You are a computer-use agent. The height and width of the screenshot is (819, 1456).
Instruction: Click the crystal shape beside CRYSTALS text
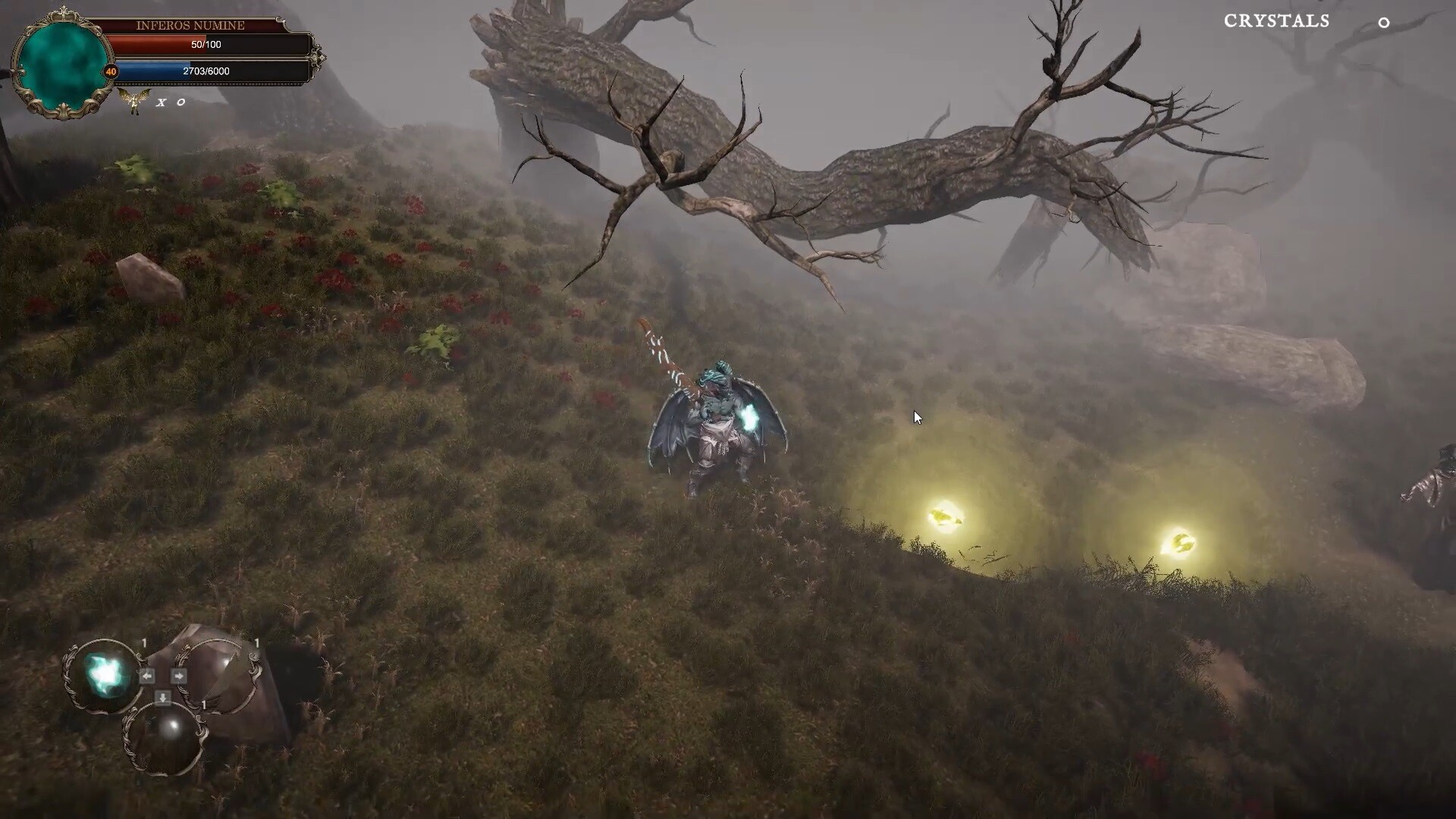pyautogui.click(x=1385, y=24)
